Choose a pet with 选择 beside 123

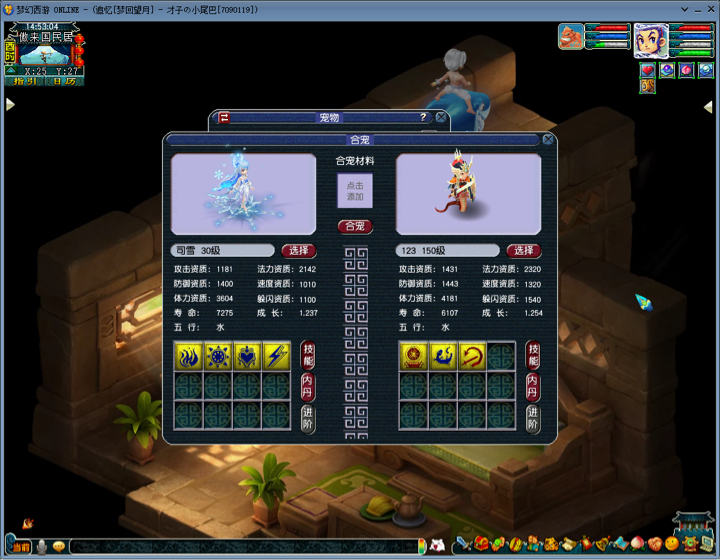pos(524,250)
